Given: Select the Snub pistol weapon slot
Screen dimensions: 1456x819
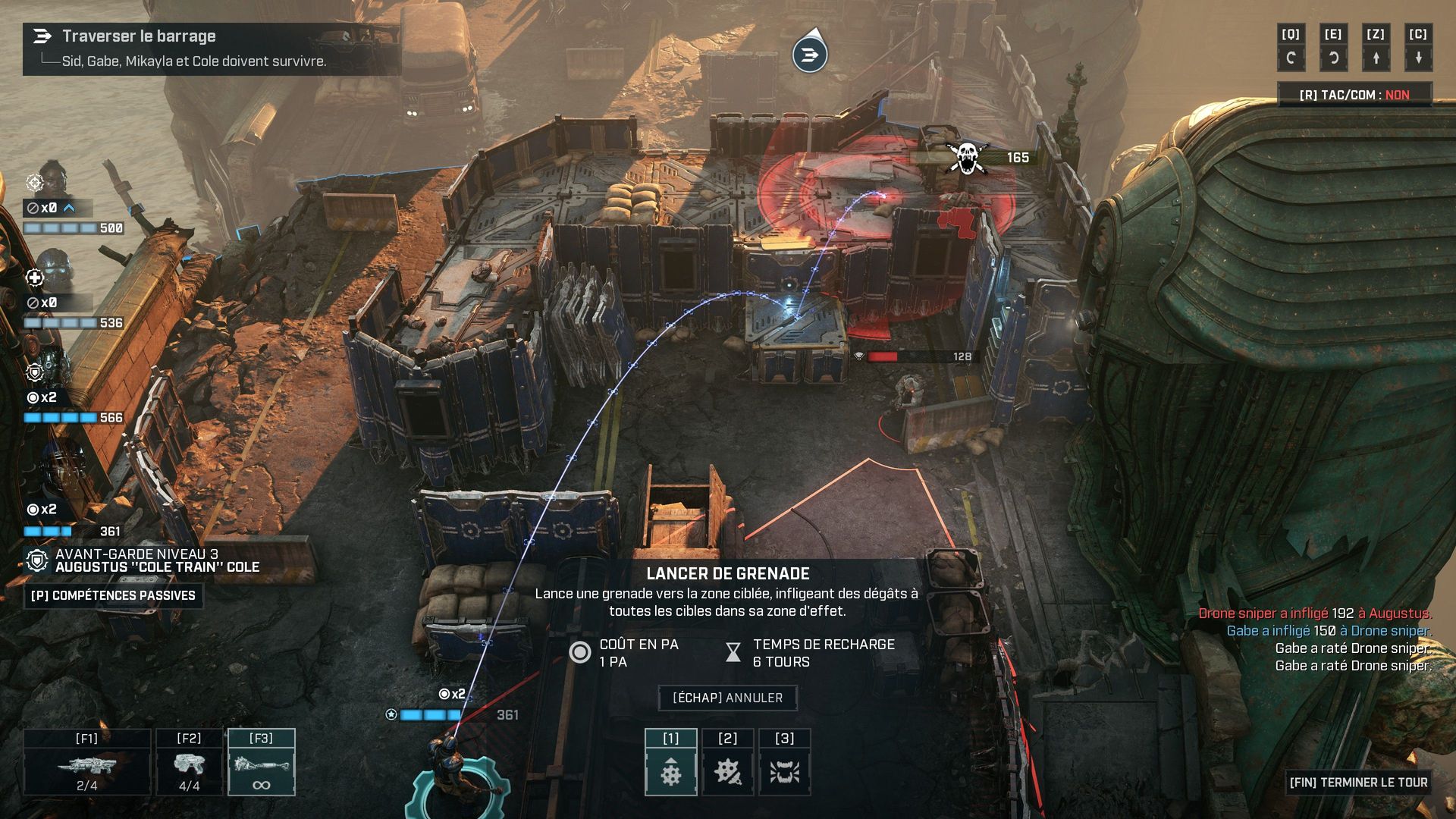Looking at the screenshot, I should click(189, 763).
